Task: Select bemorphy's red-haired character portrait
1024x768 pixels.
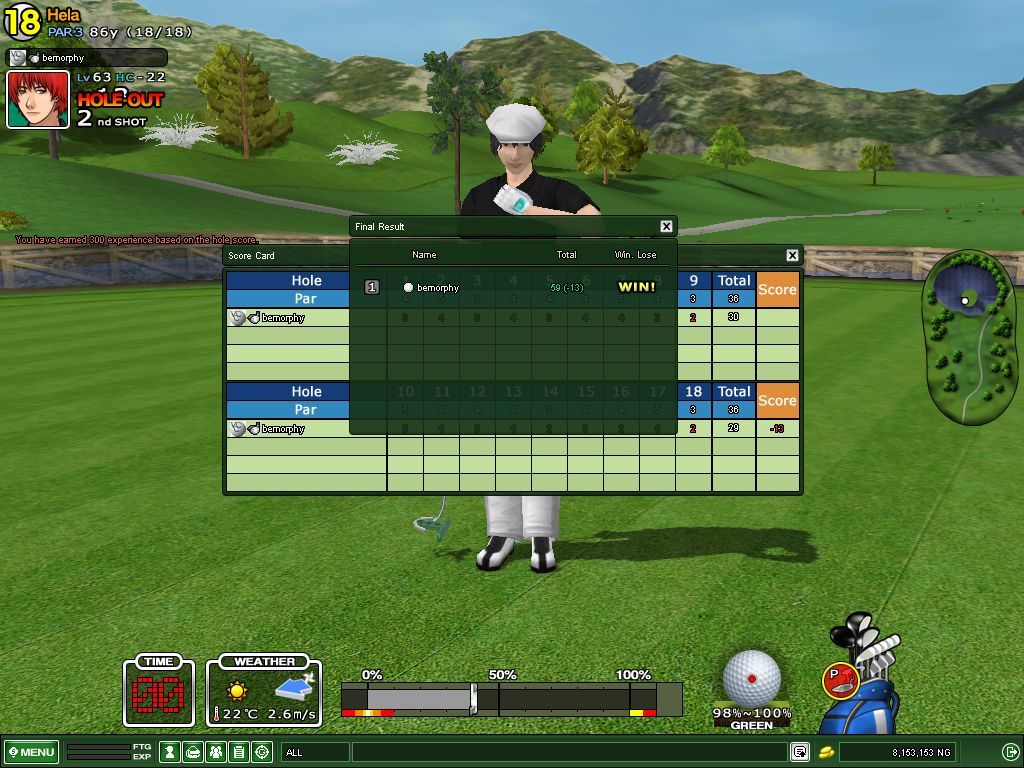Action: coord(38,100)
